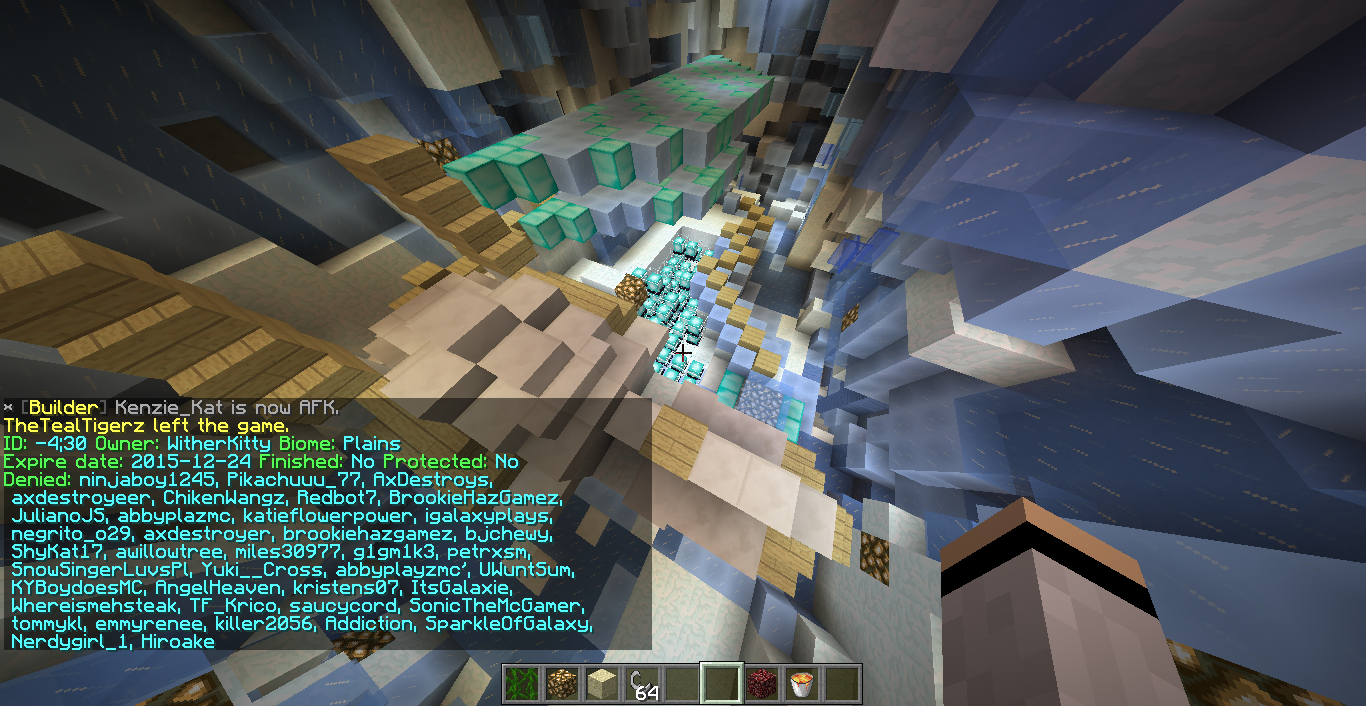Choose the sandstone block in the hotbar
Screen dimensions: 1366x706
[x=601, y=684]
